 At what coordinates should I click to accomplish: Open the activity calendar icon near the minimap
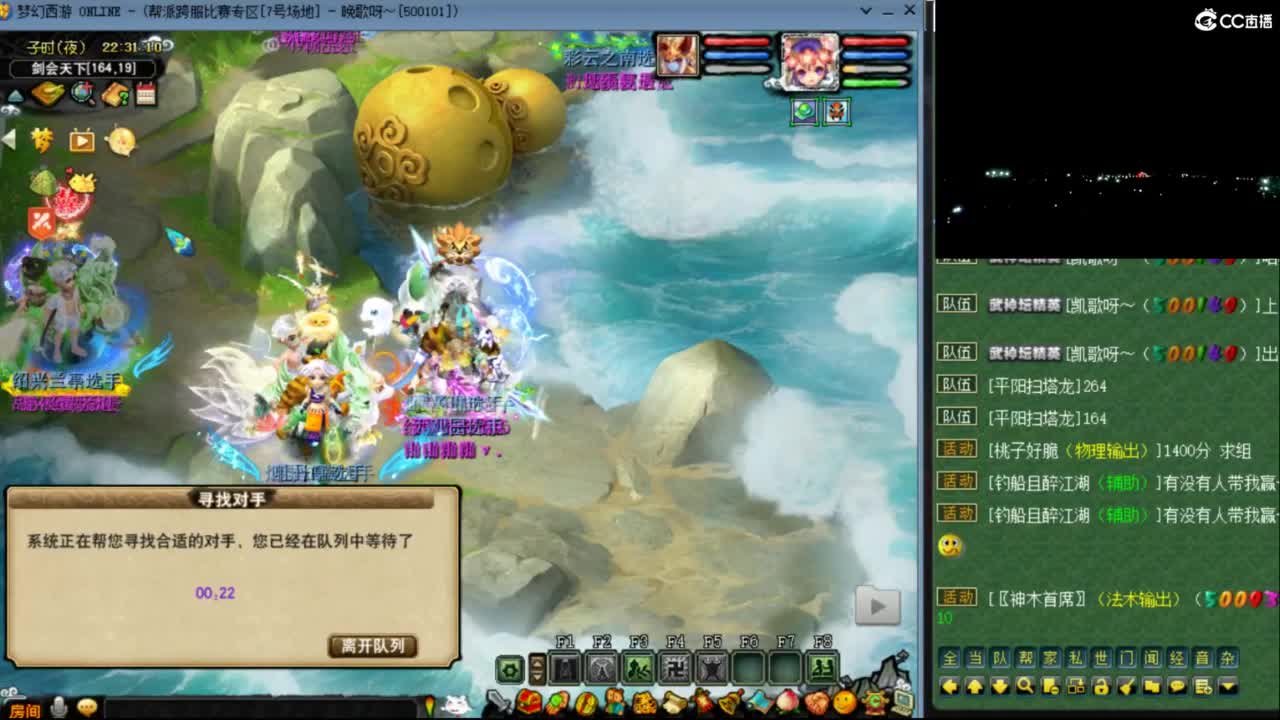(144, 94)
